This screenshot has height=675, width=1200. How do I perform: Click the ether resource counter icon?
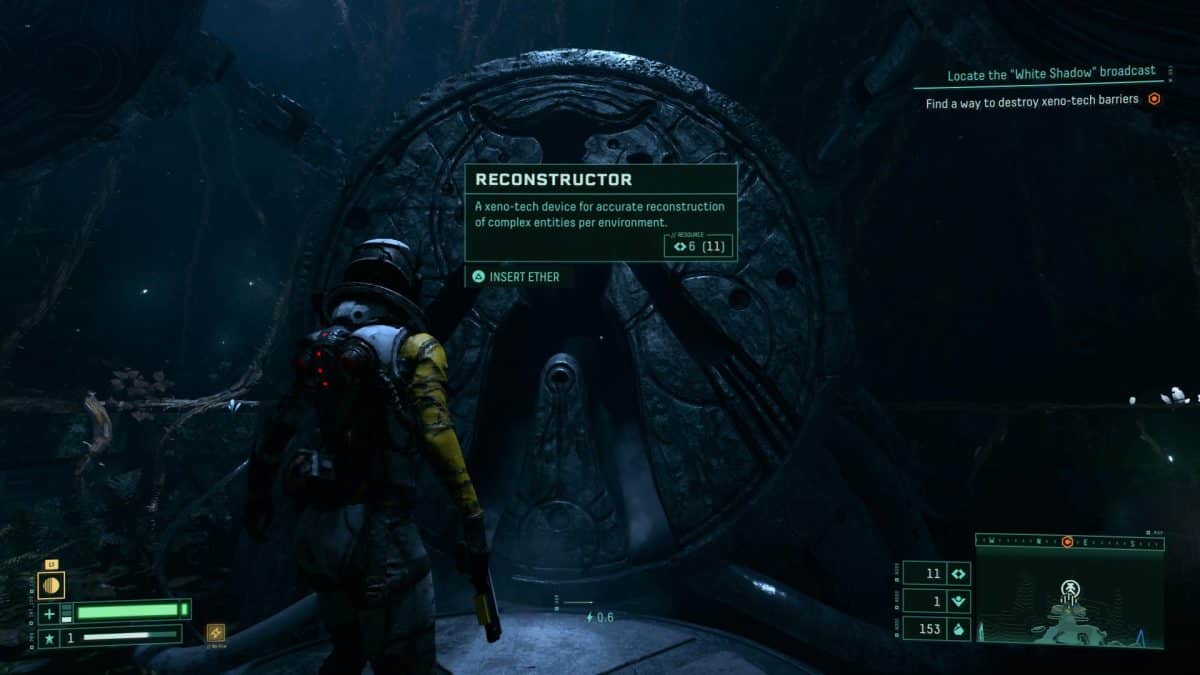pyautogui.click(x=957, y=574)
